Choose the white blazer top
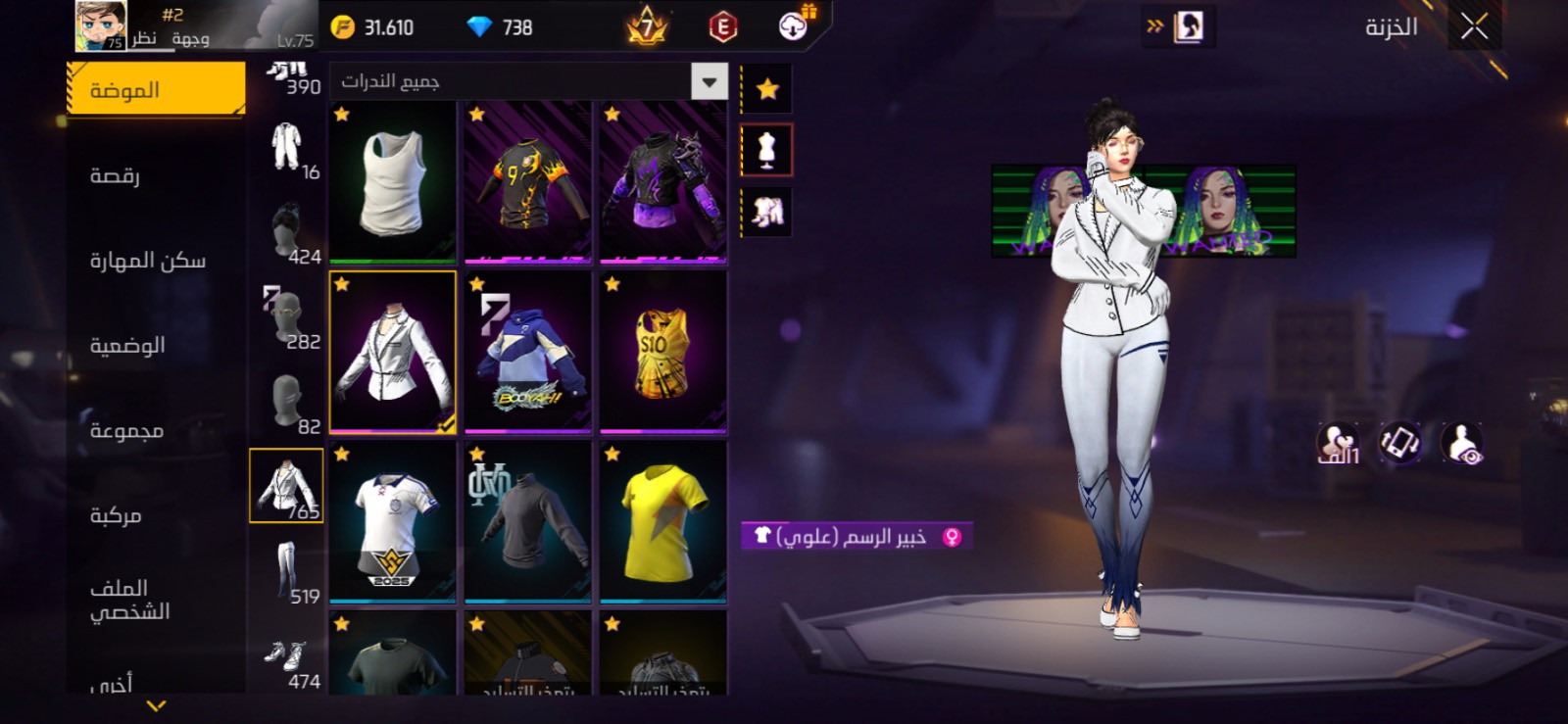This screenshot has width=1568, height=724. (x=392, y=352)
